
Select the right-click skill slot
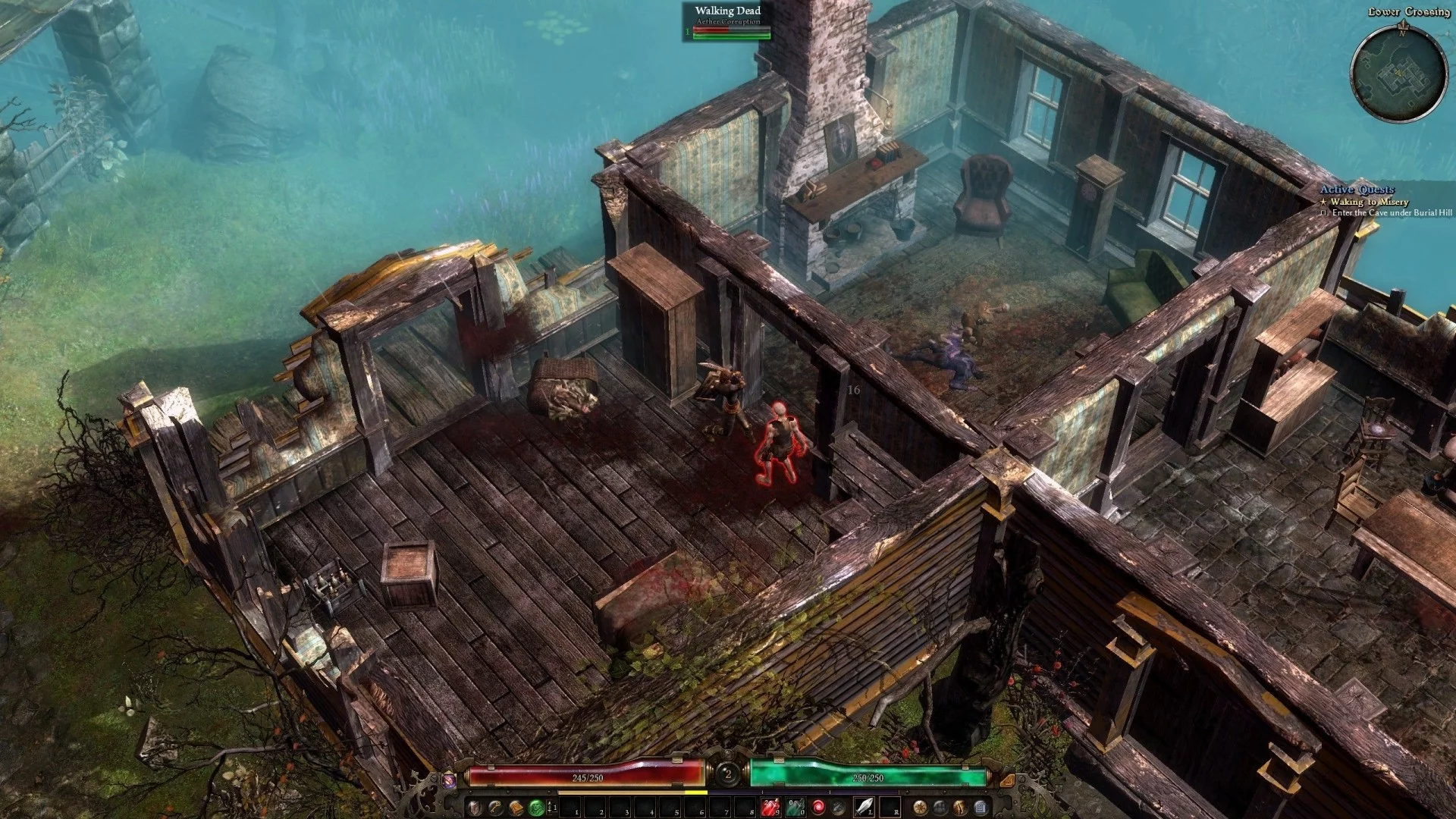point(890,808)
